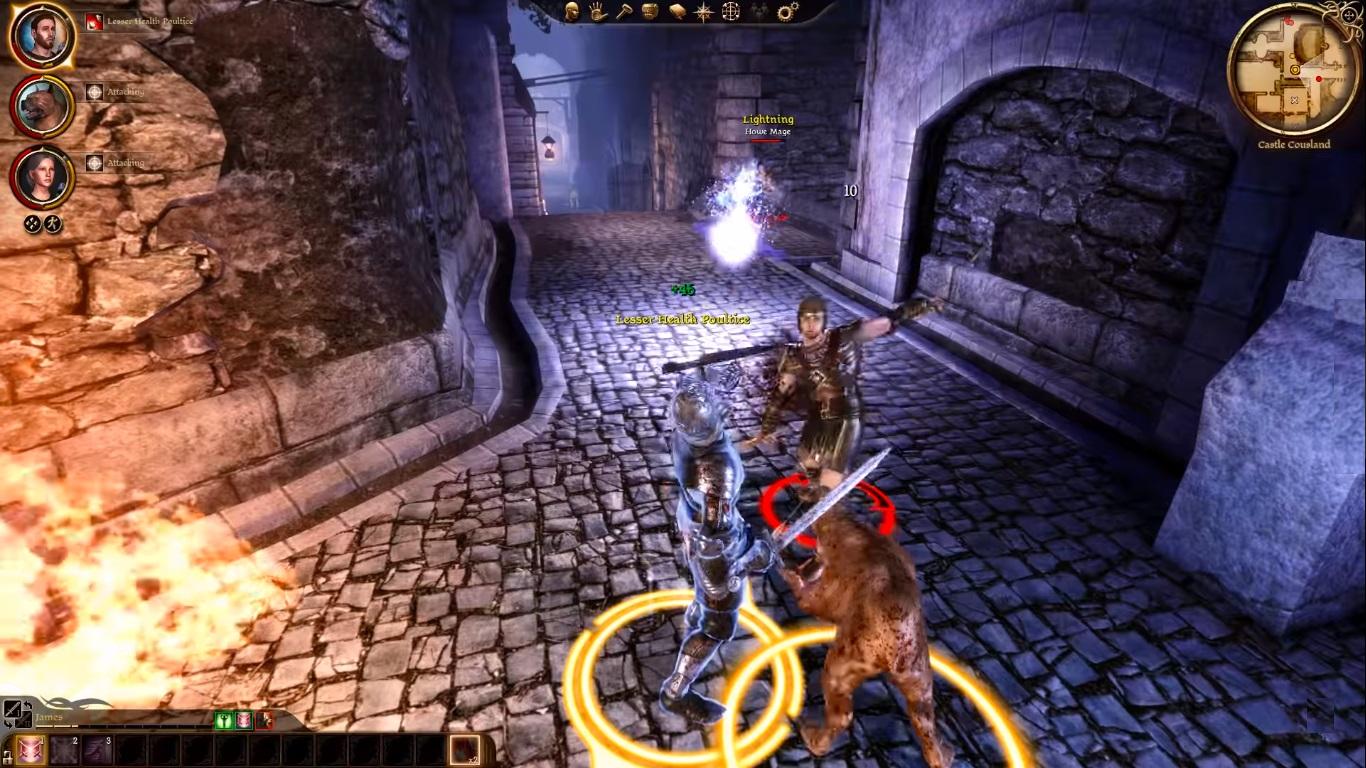
Task: Open the Spells and Talents hand icon
Action: (x=597, y=12)
